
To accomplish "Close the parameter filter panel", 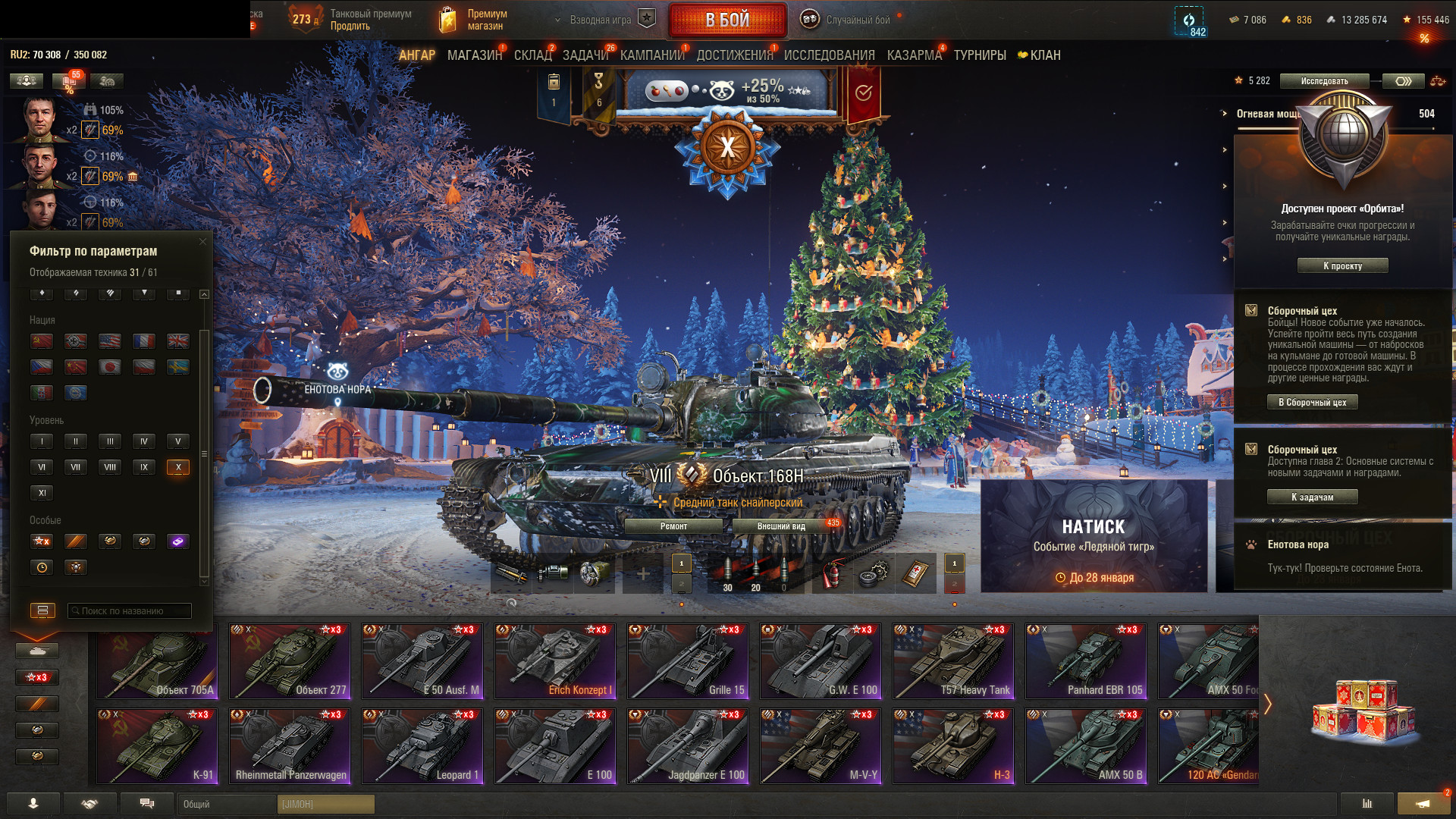I will [x=202, y=242].
